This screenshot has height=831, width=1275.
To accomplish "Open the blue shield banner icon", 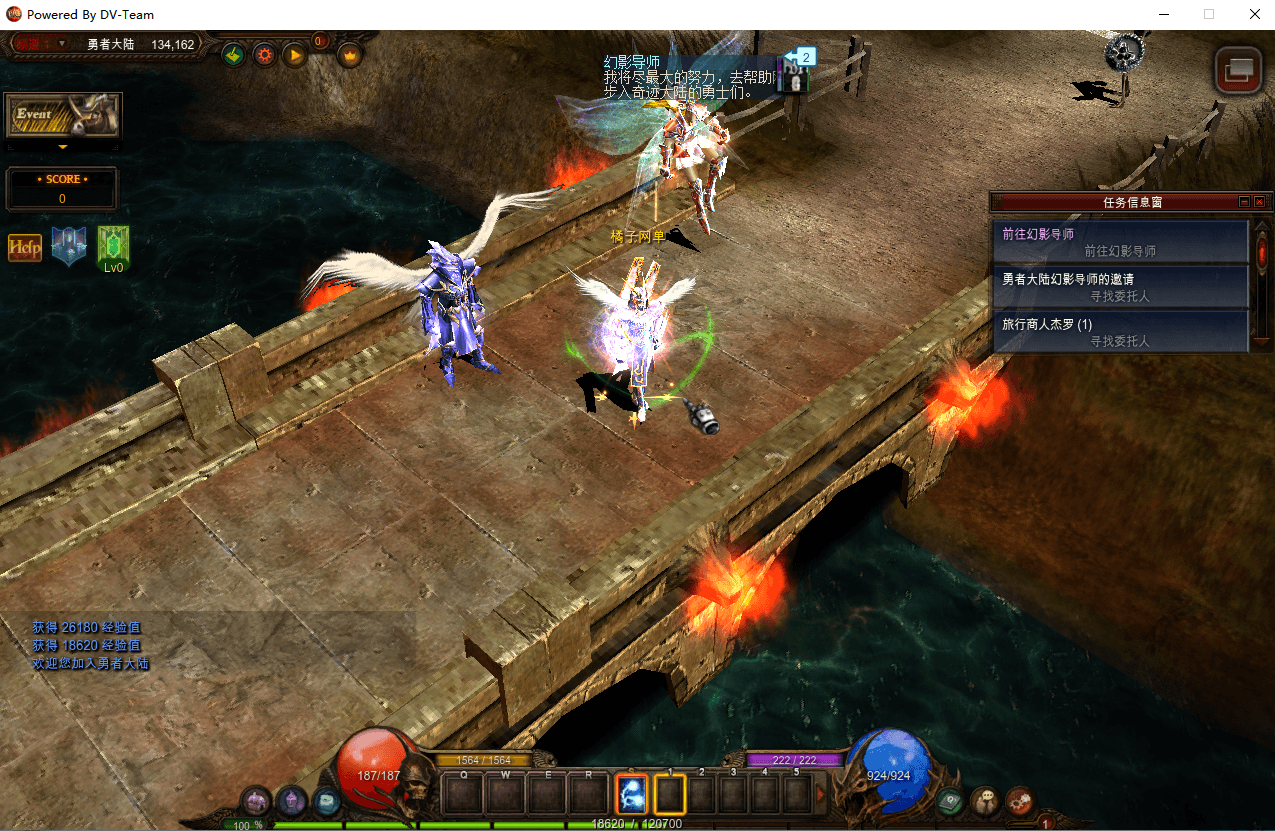I will click(x=69, y=246).
